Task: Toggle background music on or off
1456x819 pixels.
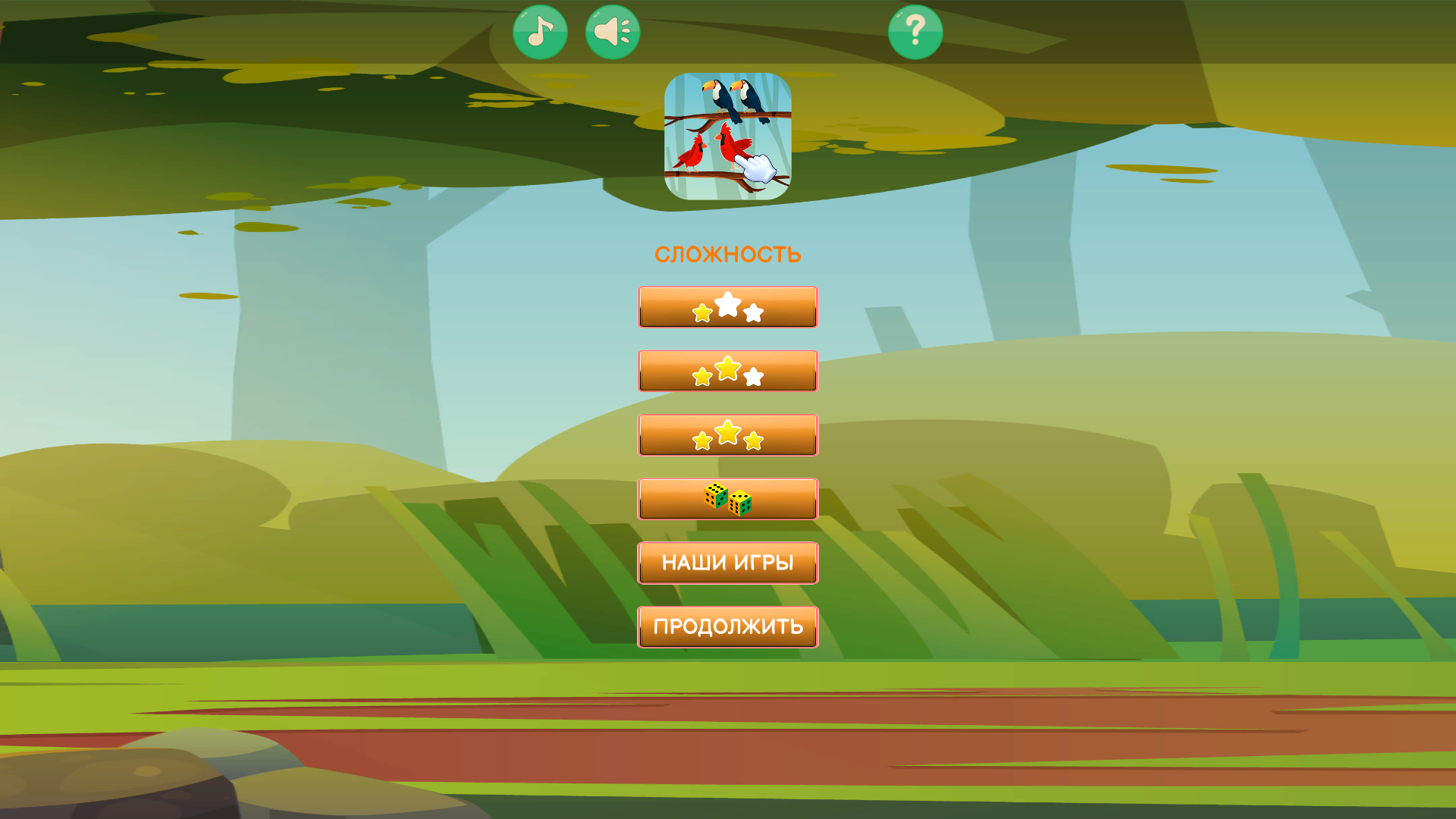Action: tap(541, 30)
